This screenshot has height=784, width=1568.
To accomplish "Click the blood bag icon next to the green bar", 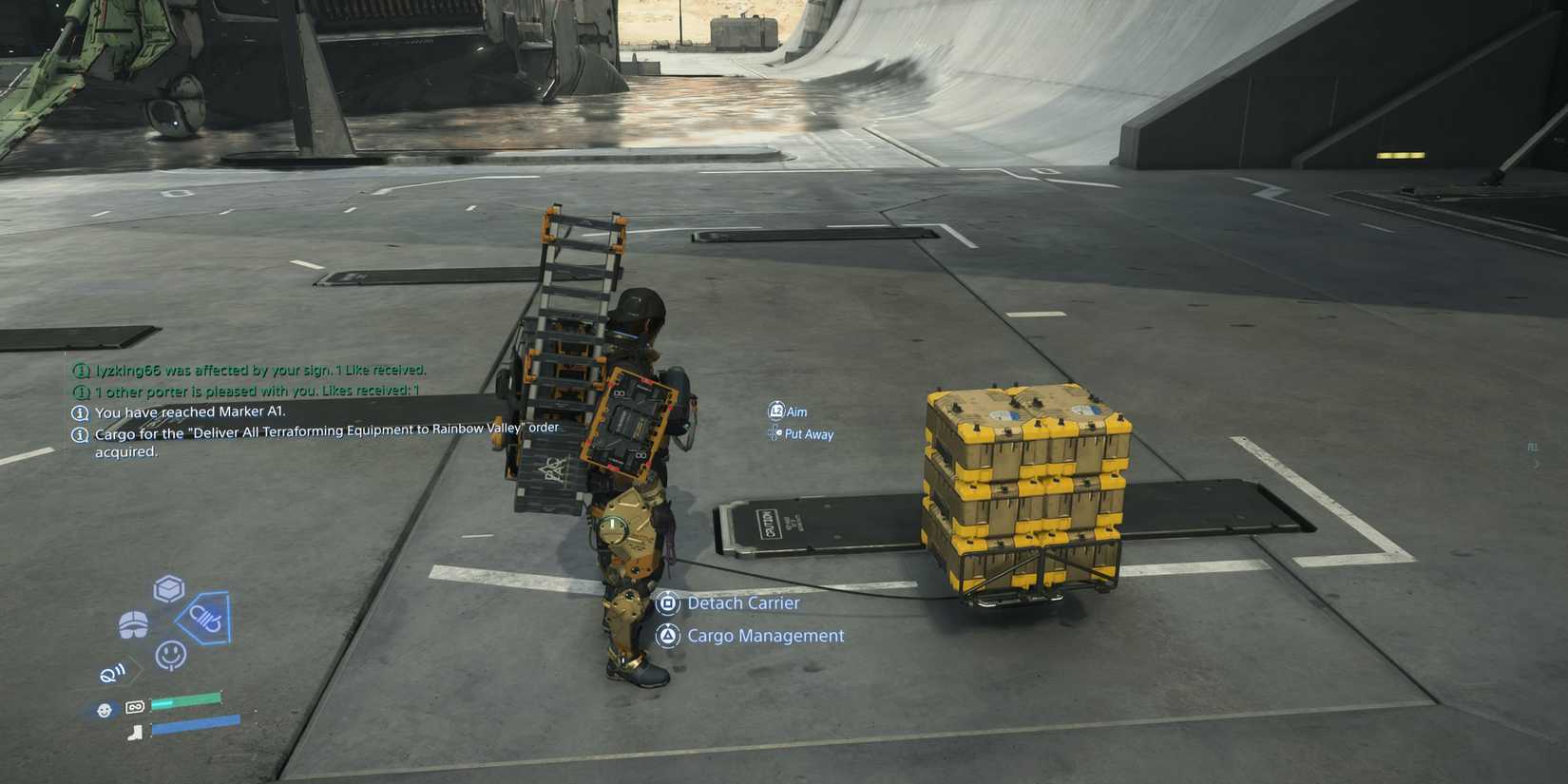I will 135,706.
